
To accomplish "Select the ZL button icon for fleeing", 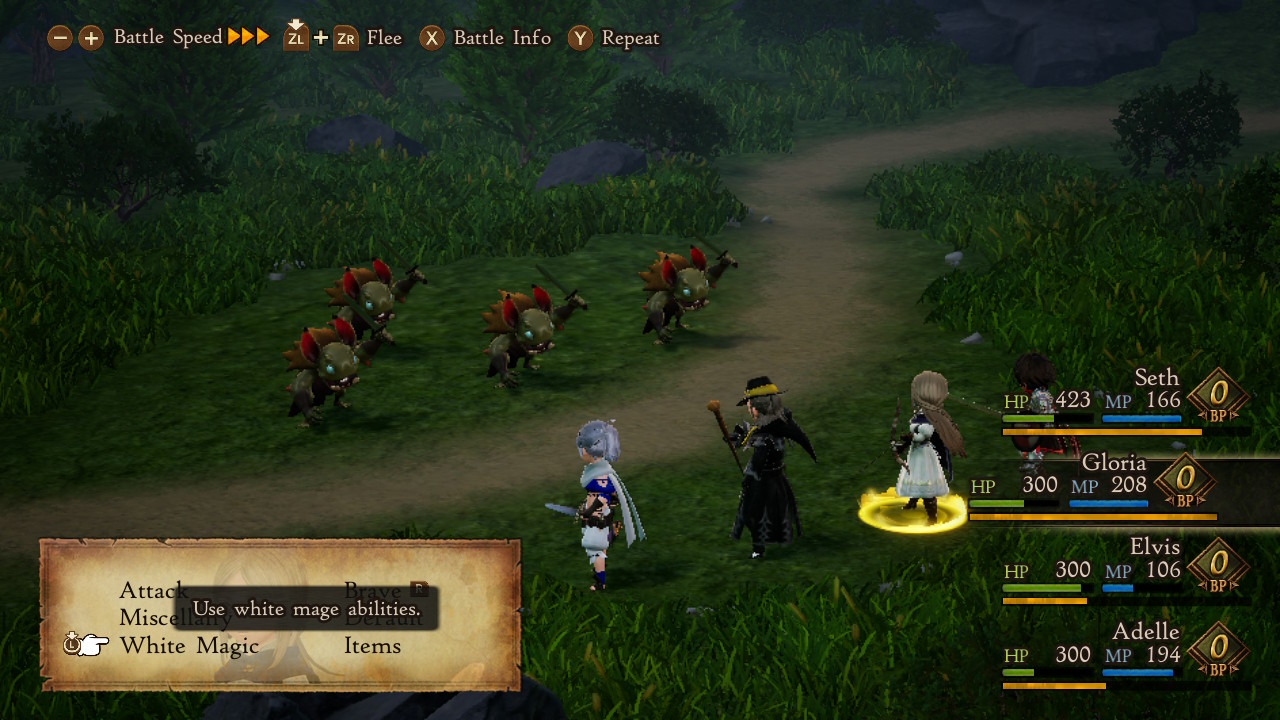I will [x=295, y=37].
